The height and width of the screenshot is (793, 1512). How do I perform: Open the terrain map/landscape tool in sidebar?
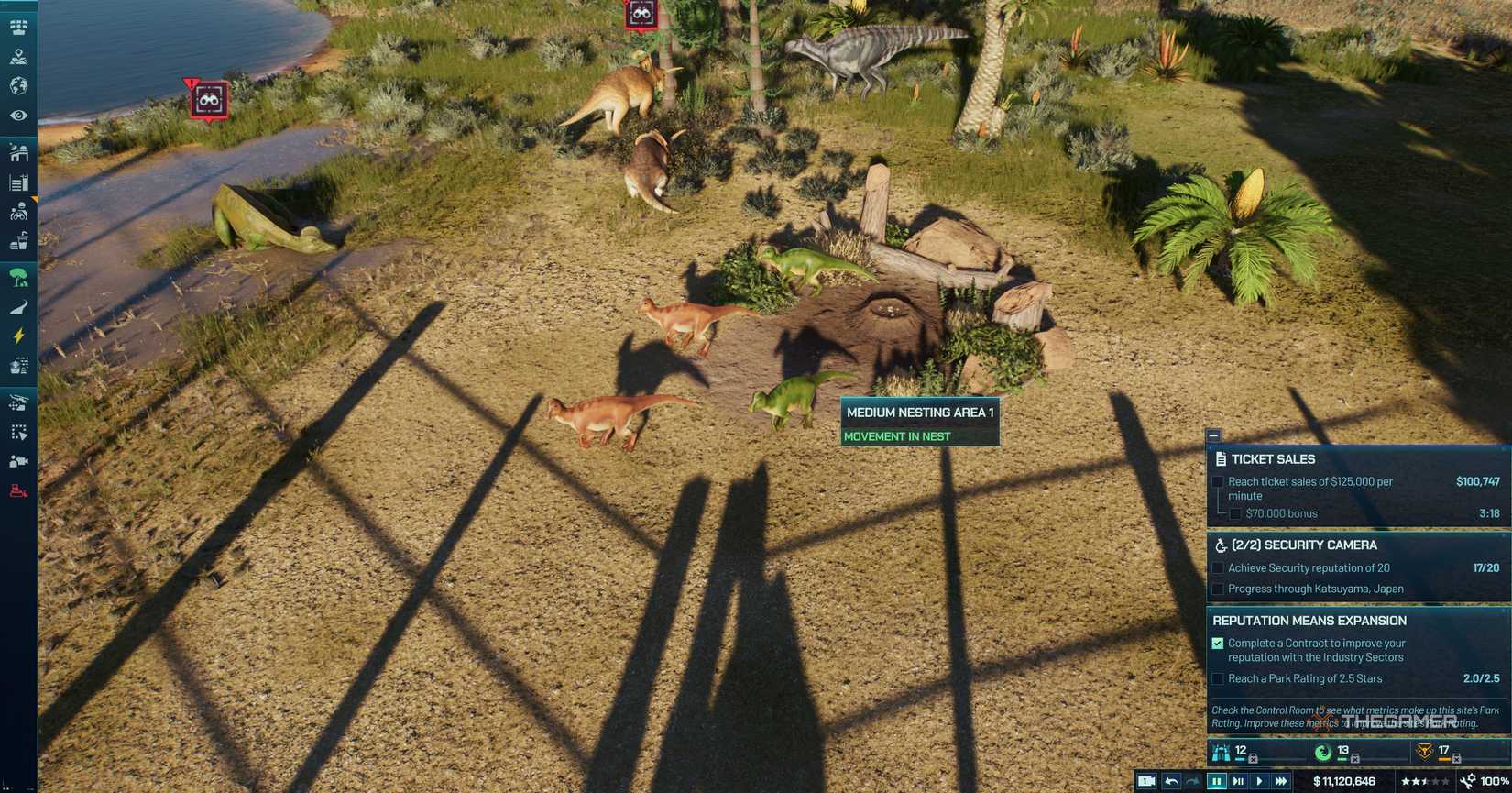tap(18, 56)
